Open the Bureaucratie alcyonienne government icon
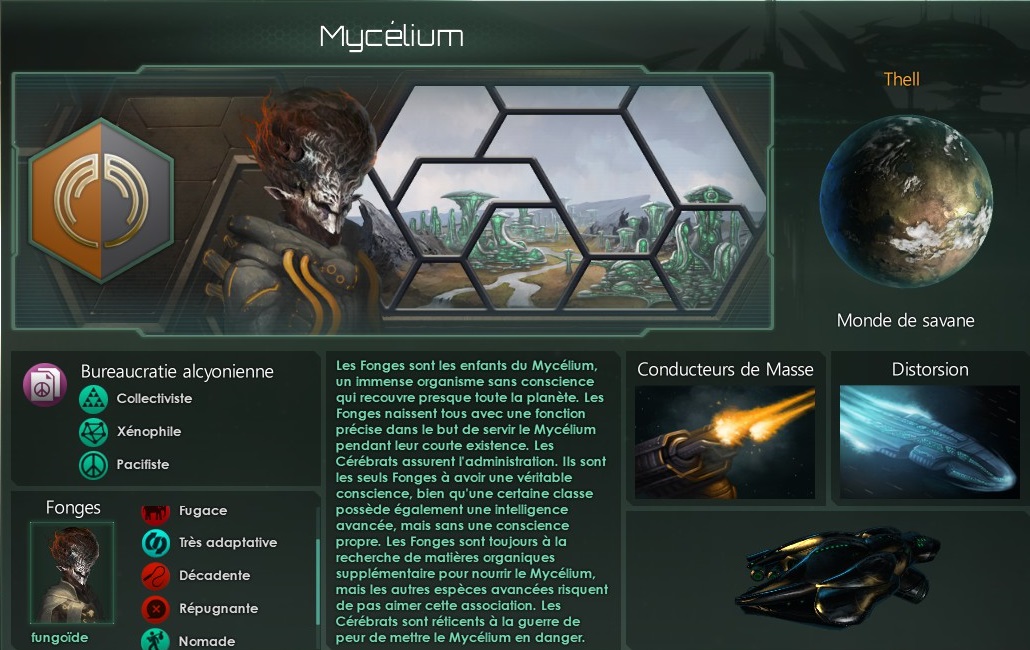The width and height of the screenshot is (1030, 650). pyautogui.click(x=45, y=385)
